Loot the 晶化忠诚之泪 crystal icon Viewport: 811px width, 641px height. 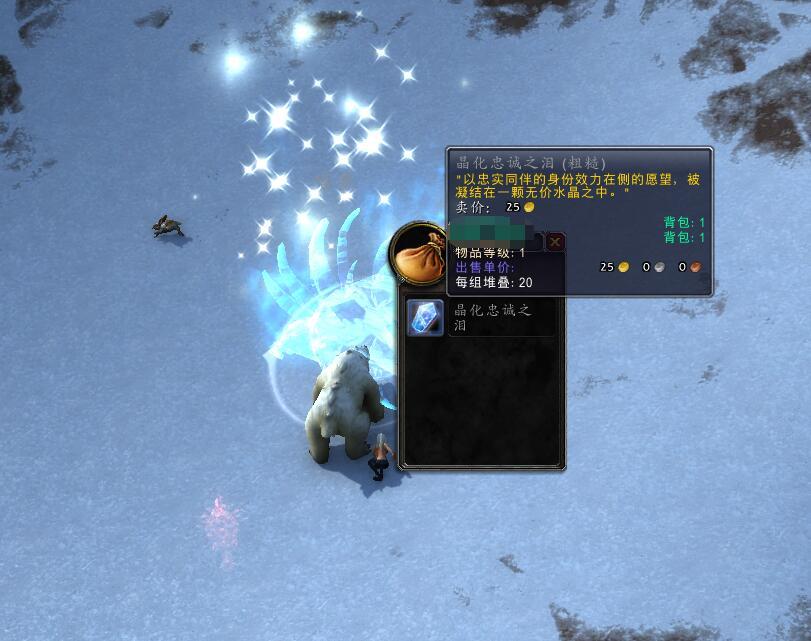pyautogui.click(x=425, y=317)
